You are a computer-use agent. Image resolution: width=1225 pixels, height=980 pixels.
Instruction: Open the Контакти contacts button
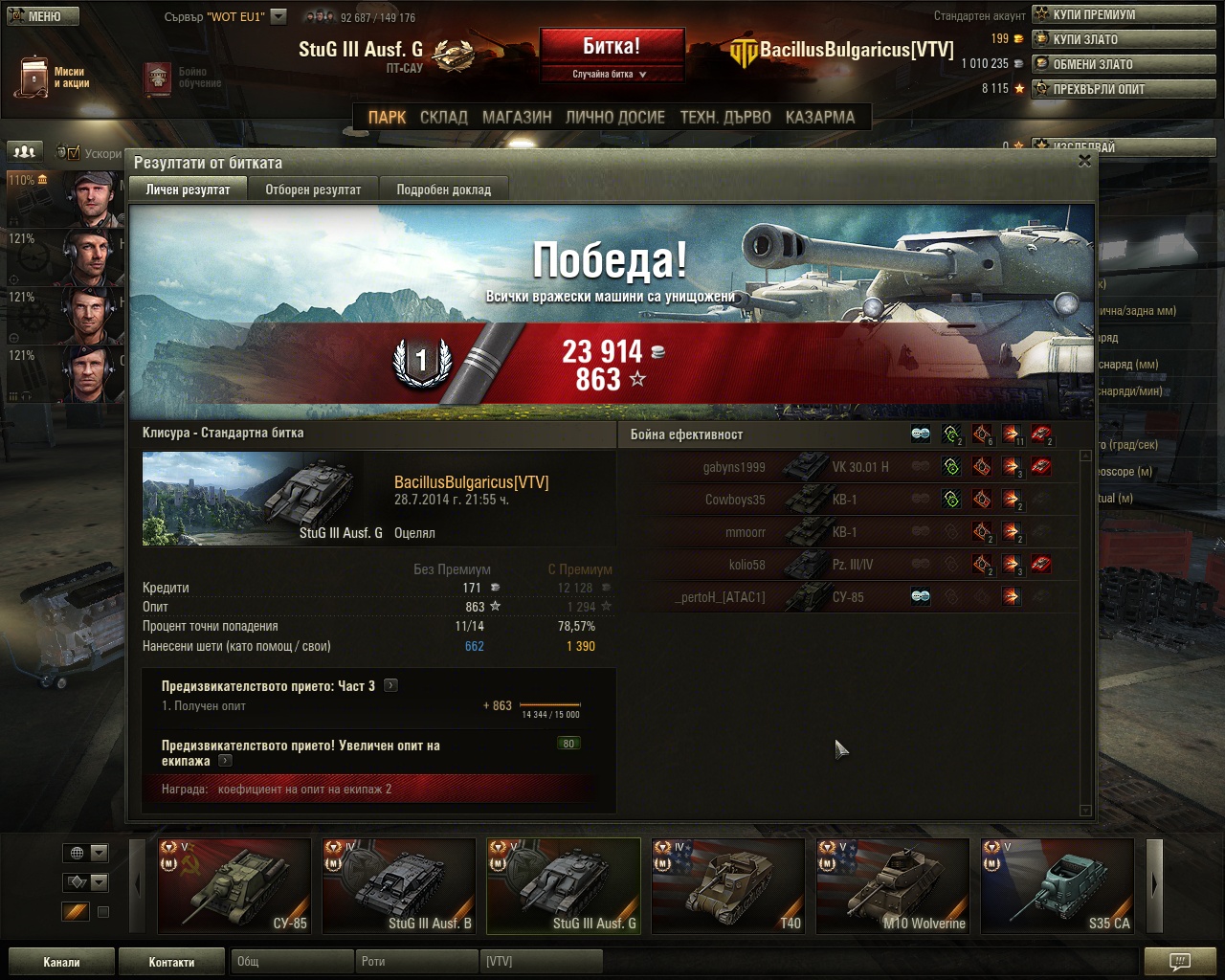(x=171, y=962)
